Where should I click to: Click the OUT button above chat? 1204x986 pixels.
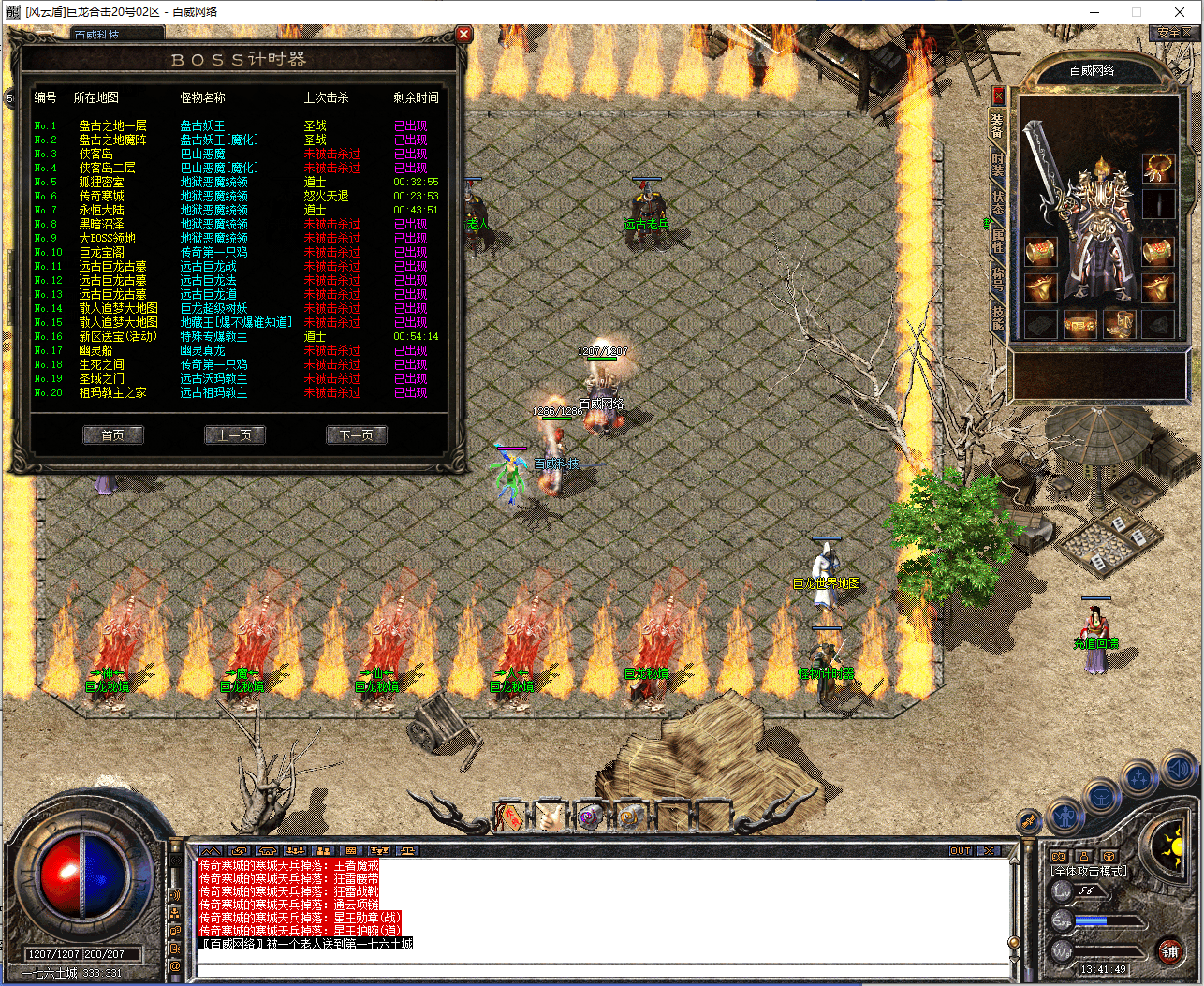coord(961,851)
